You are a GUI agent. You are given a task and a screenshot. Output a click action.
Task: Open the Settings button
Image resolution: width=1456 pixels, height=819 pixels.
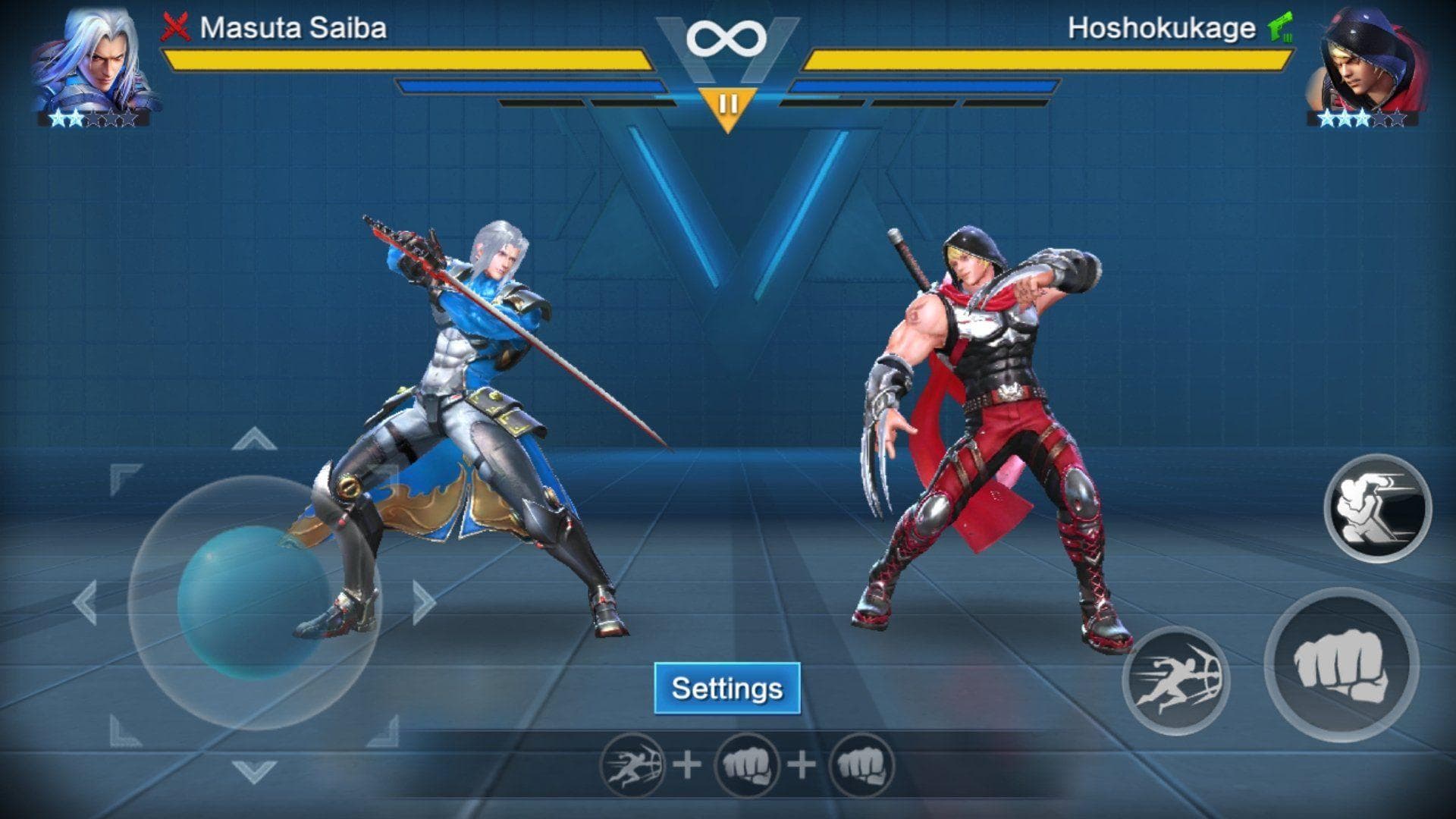point(726,689)
